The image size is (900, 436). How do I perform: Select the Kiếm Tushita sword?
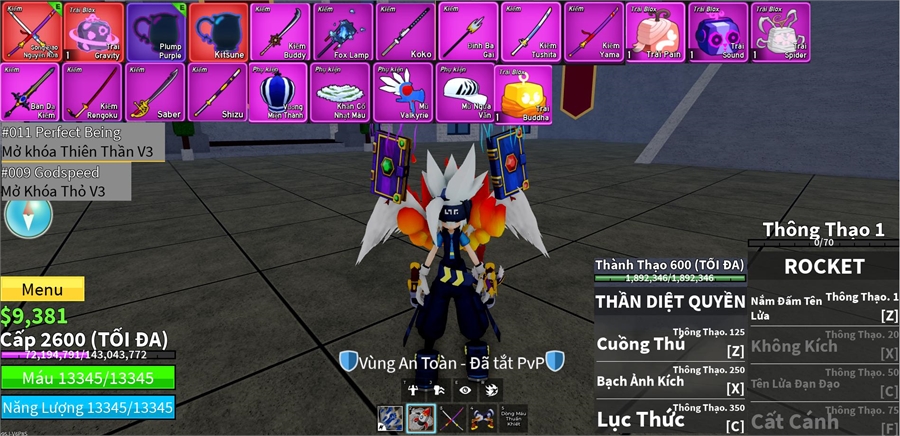(530, 31)
